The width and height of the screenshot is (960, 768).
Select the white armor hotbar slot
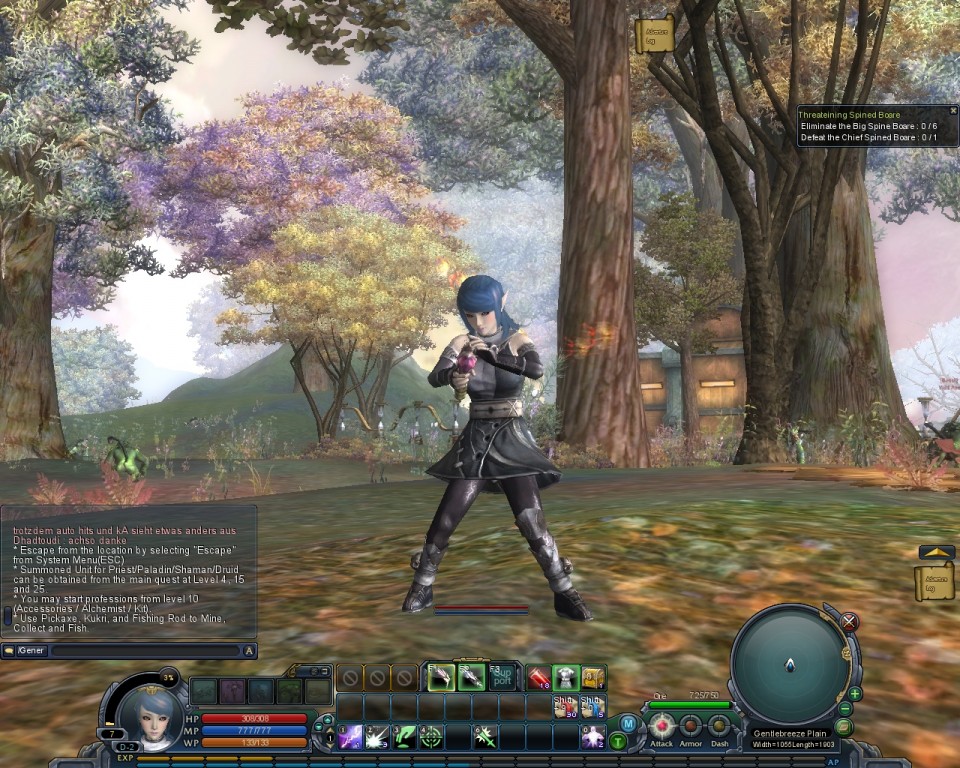point(567,678)
